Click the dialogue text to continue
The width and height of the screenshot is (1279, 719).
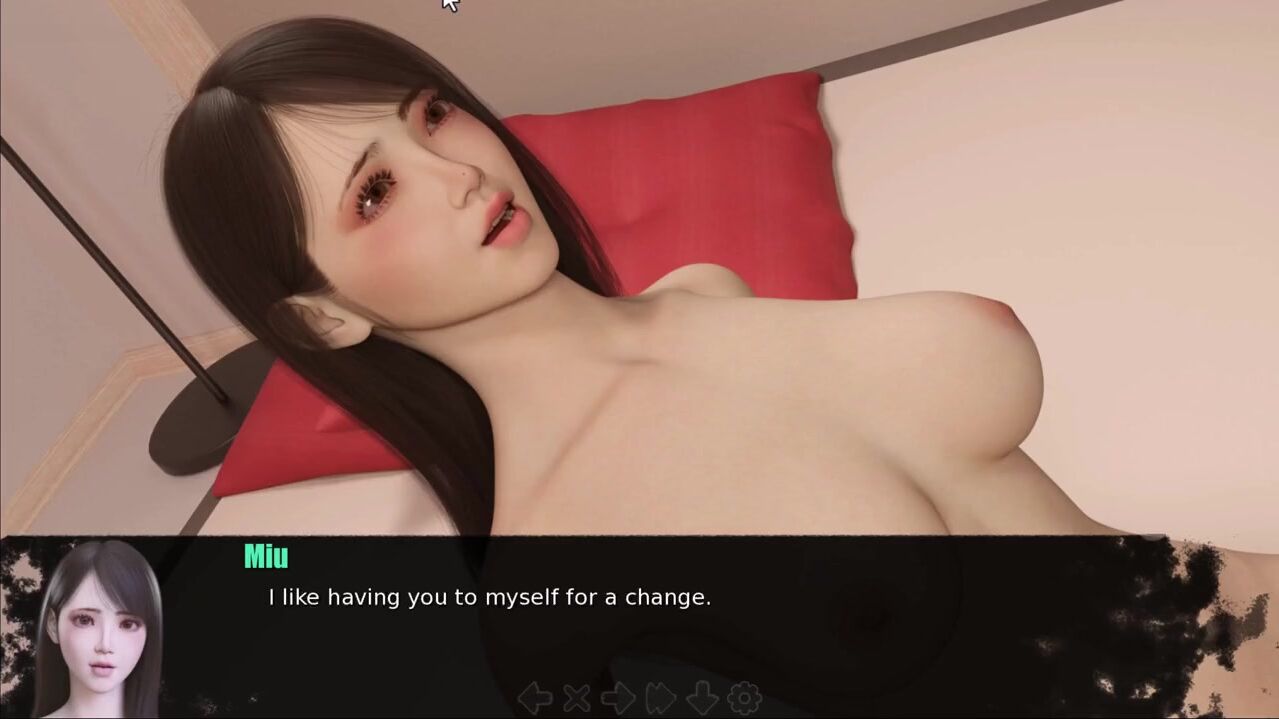coord(489,598)
